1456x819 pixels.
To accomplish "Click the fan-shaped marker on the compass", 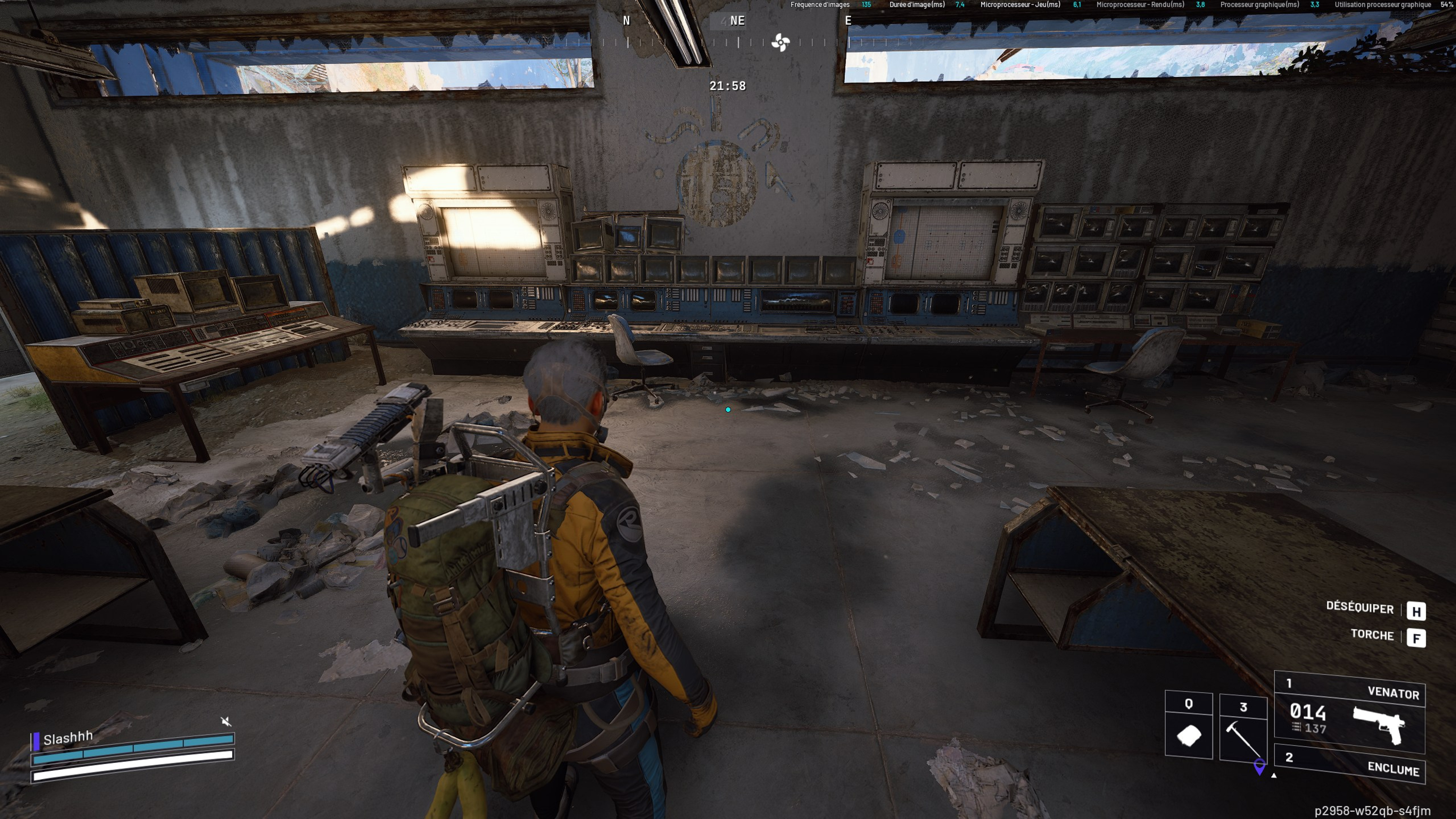I will [781, 42].
